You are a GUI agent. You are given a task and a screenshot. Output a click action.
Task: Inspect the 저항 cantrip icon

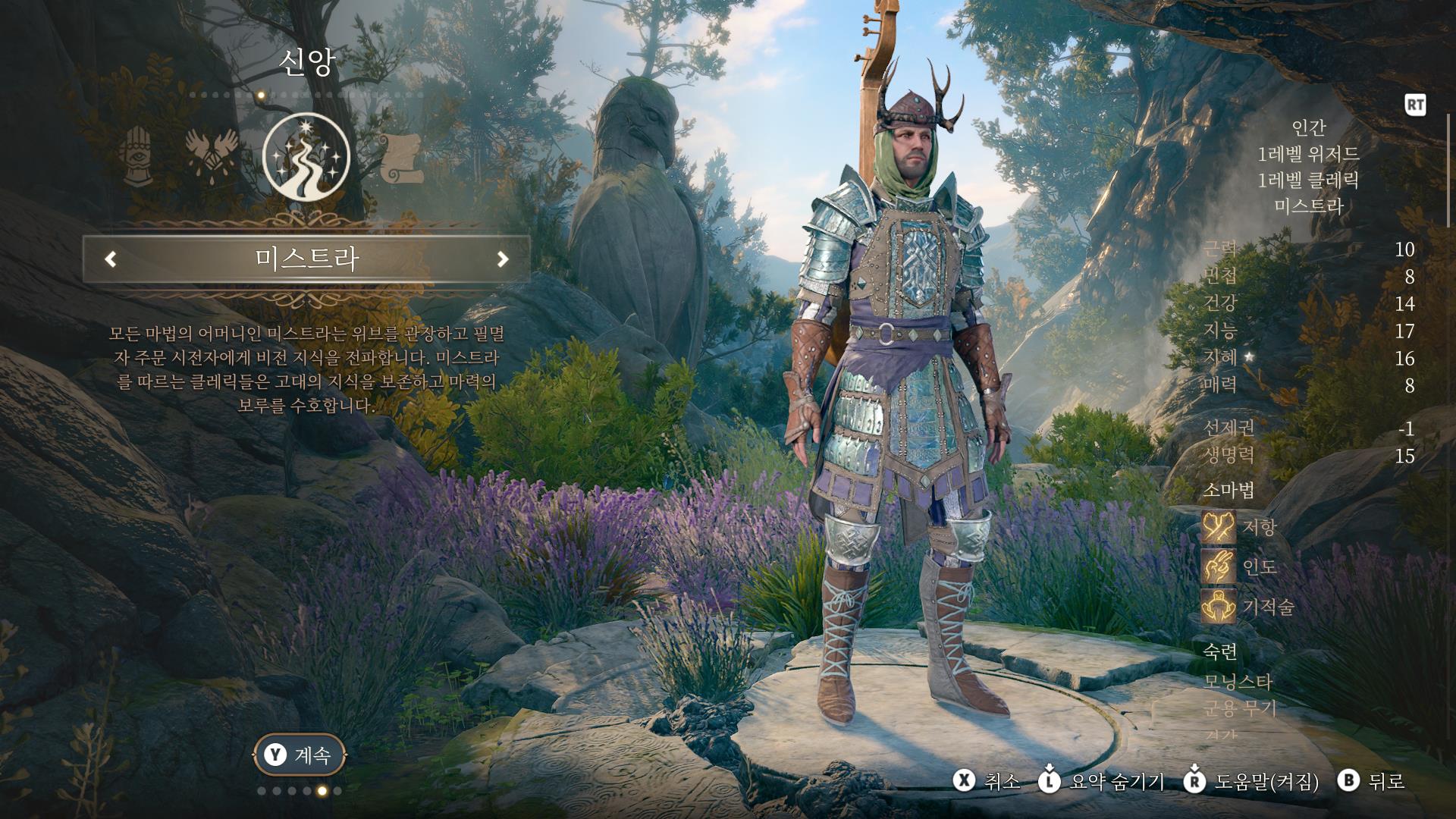[x=1219, y=527]
